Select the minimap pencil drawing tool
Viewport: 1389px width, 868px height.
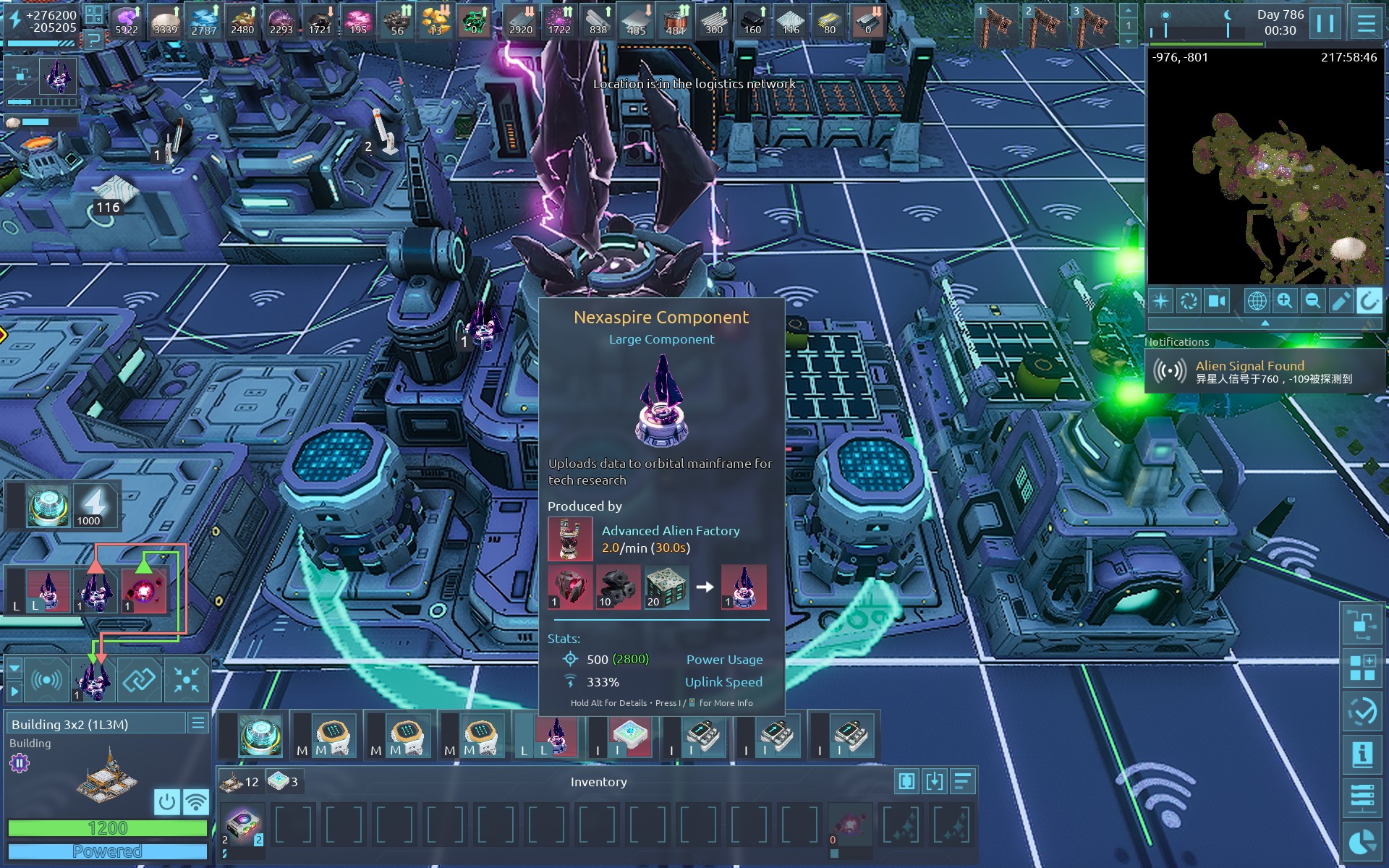click(x=1341, y=301)
